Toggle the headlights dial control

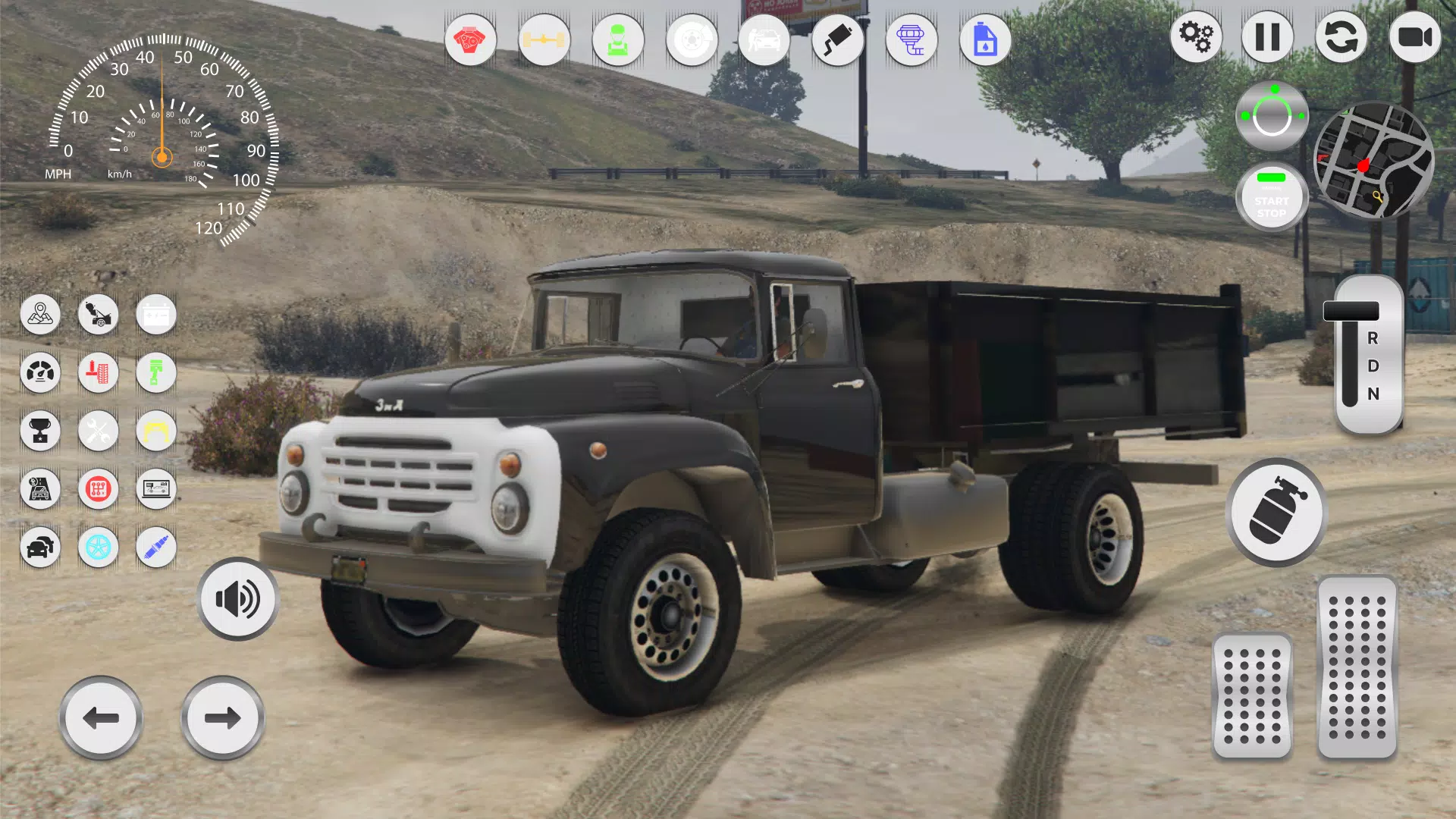(1272, 114)
